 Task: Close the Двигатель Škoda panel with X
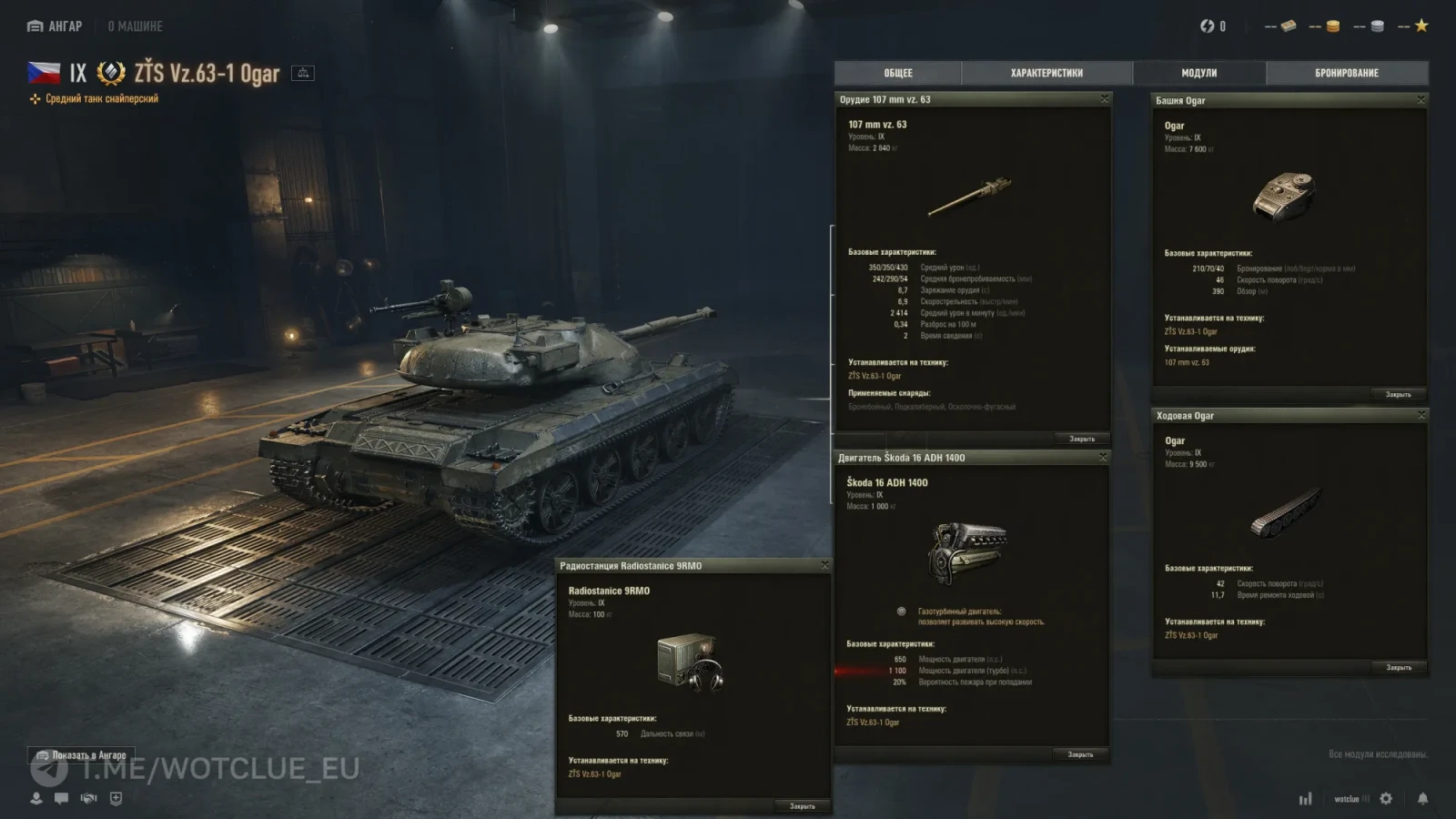(x=1103, y=457)
